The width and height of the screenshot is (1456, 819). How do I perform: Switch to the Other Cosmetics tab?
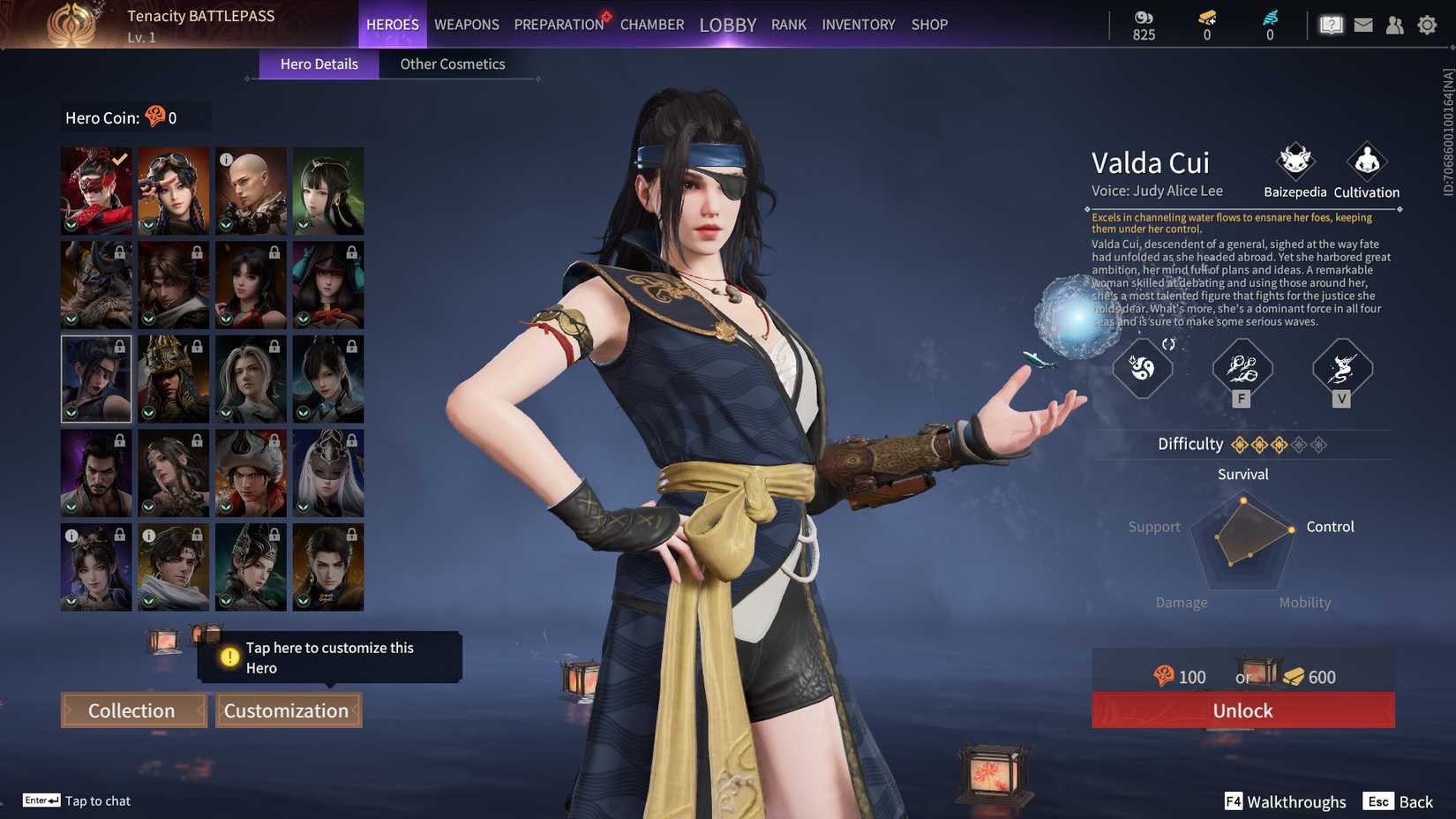tap(452, 64)
